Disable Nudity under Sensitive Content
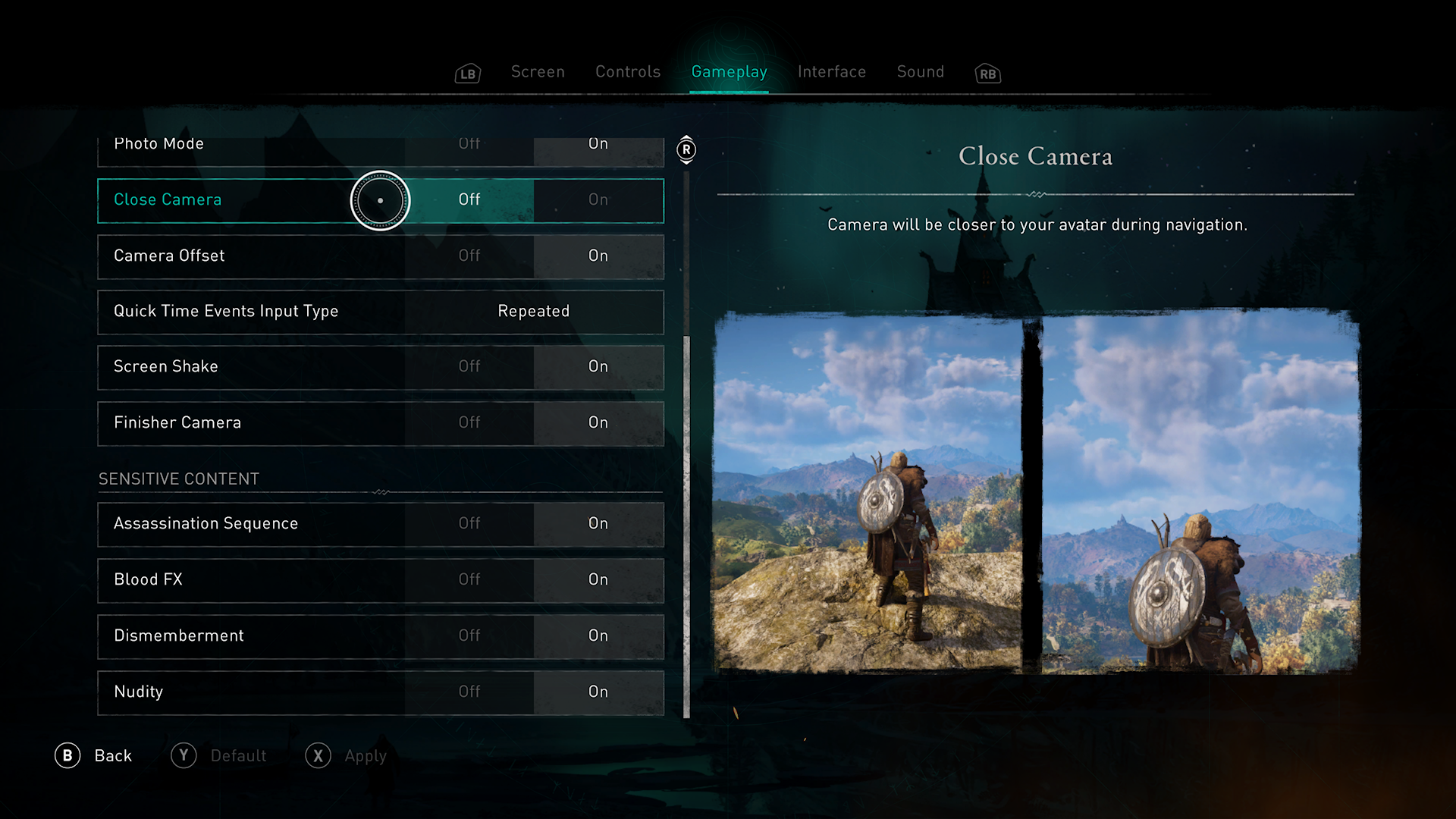 [x=469, y=692]
